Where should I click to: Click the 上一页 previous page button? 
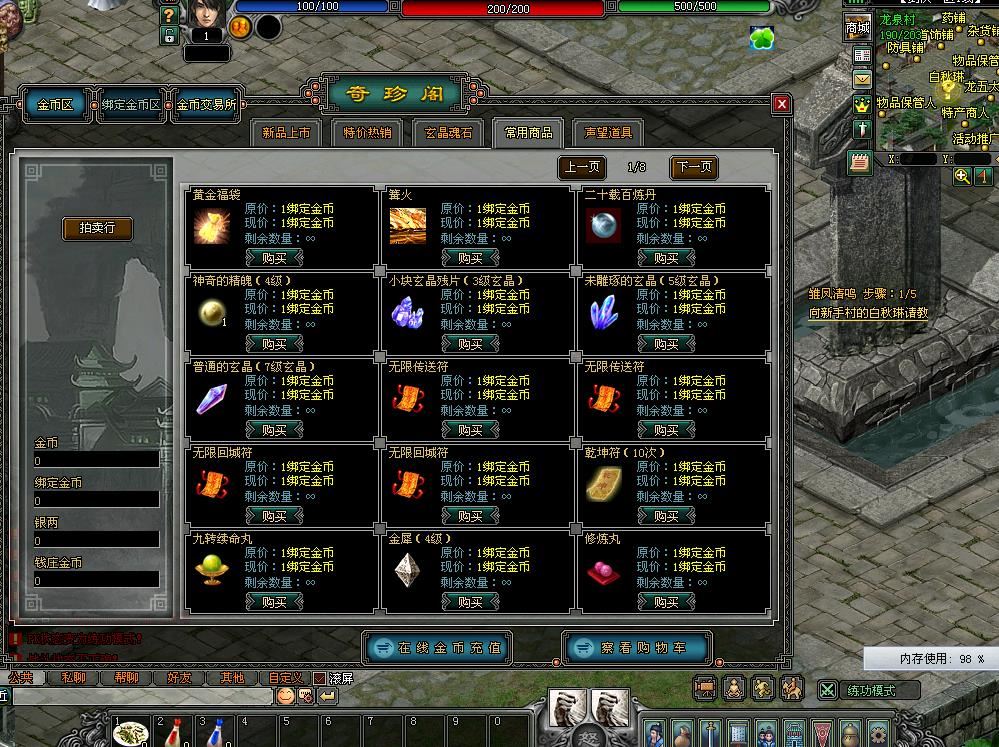[581, 167]
